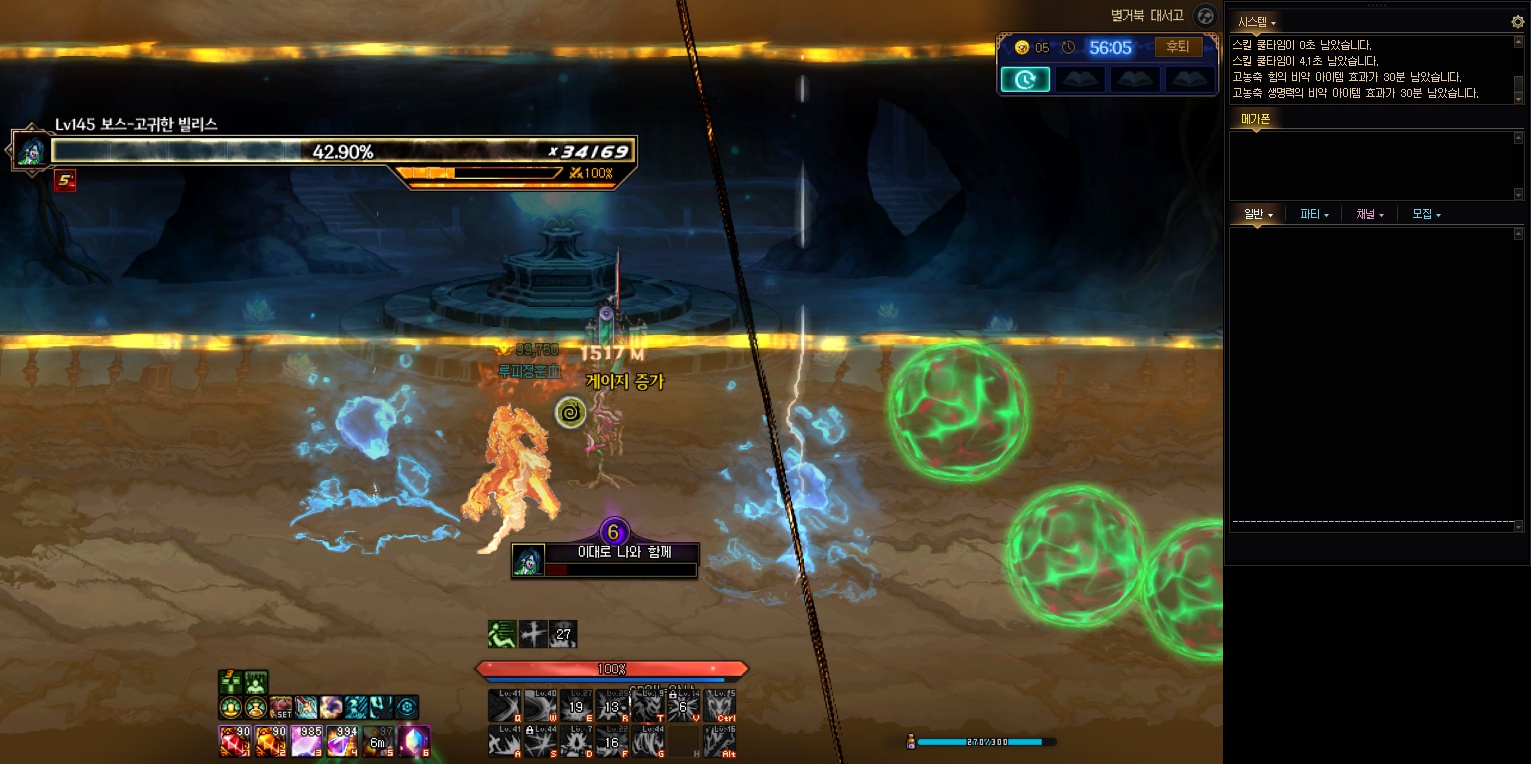Select the SET equipment buff icon
The height and width of the screenshot is (764, 1531).
(x=281, y=707)
